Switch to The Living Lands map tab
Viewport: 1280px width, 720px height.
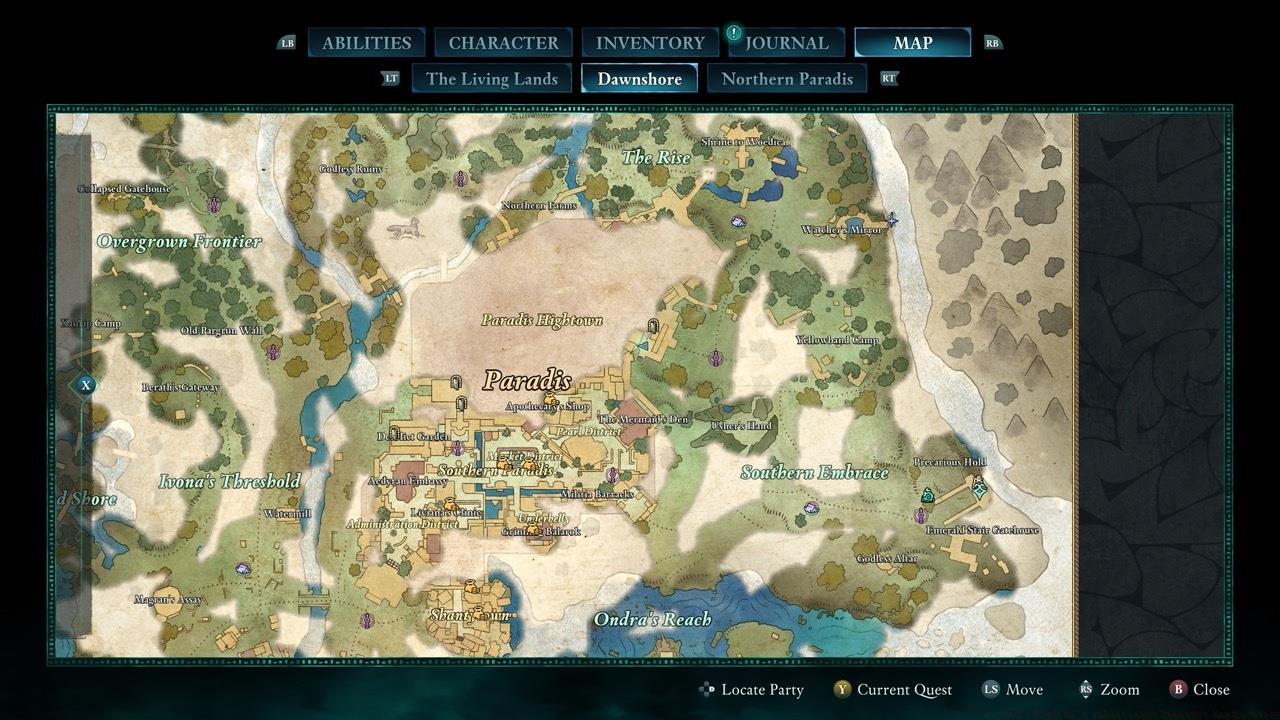click(x=491, y=77)
